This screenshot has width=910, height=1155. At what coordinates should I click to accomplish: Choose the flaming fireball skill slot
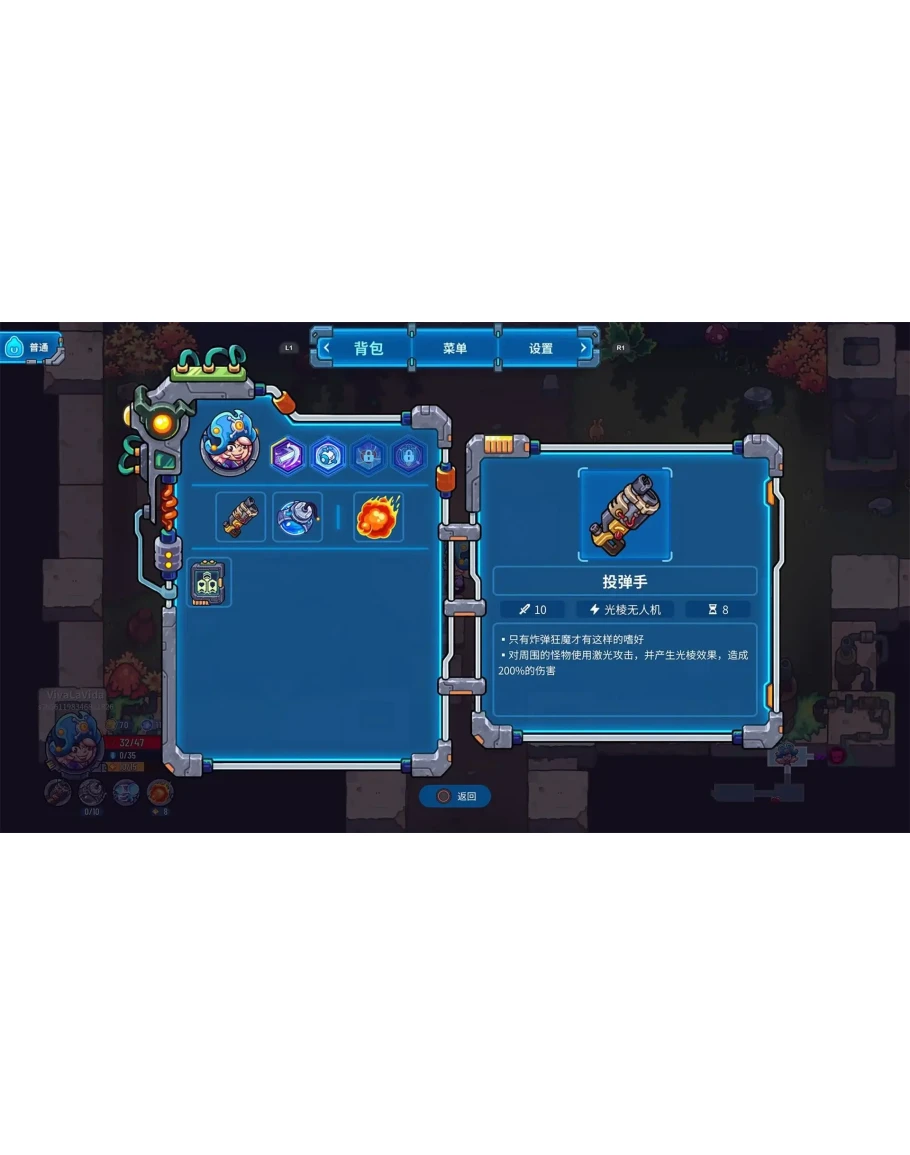[x=378, y=517]
